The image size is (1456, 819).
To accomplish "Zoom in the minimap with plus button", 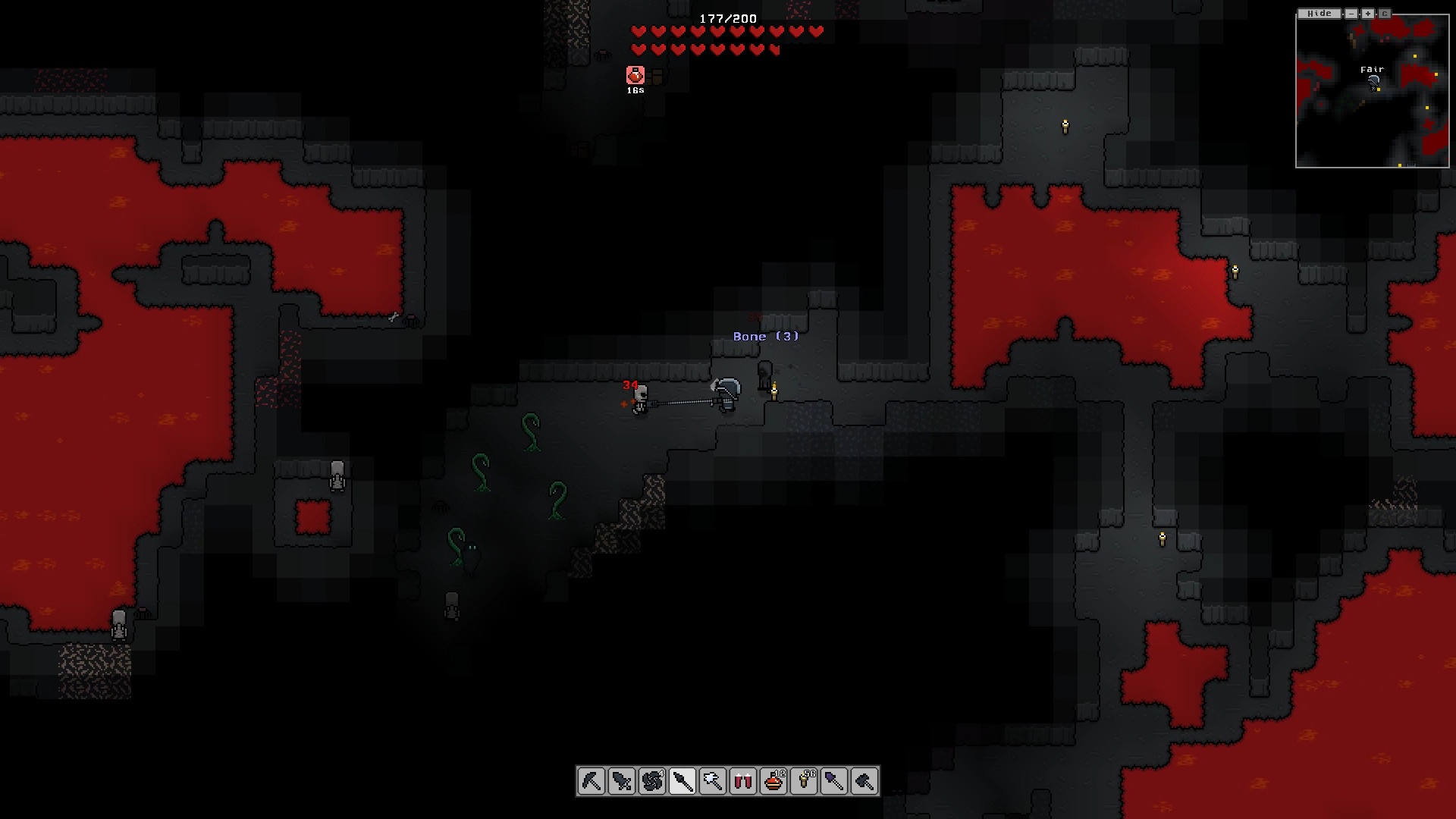I will (1368, 14).
